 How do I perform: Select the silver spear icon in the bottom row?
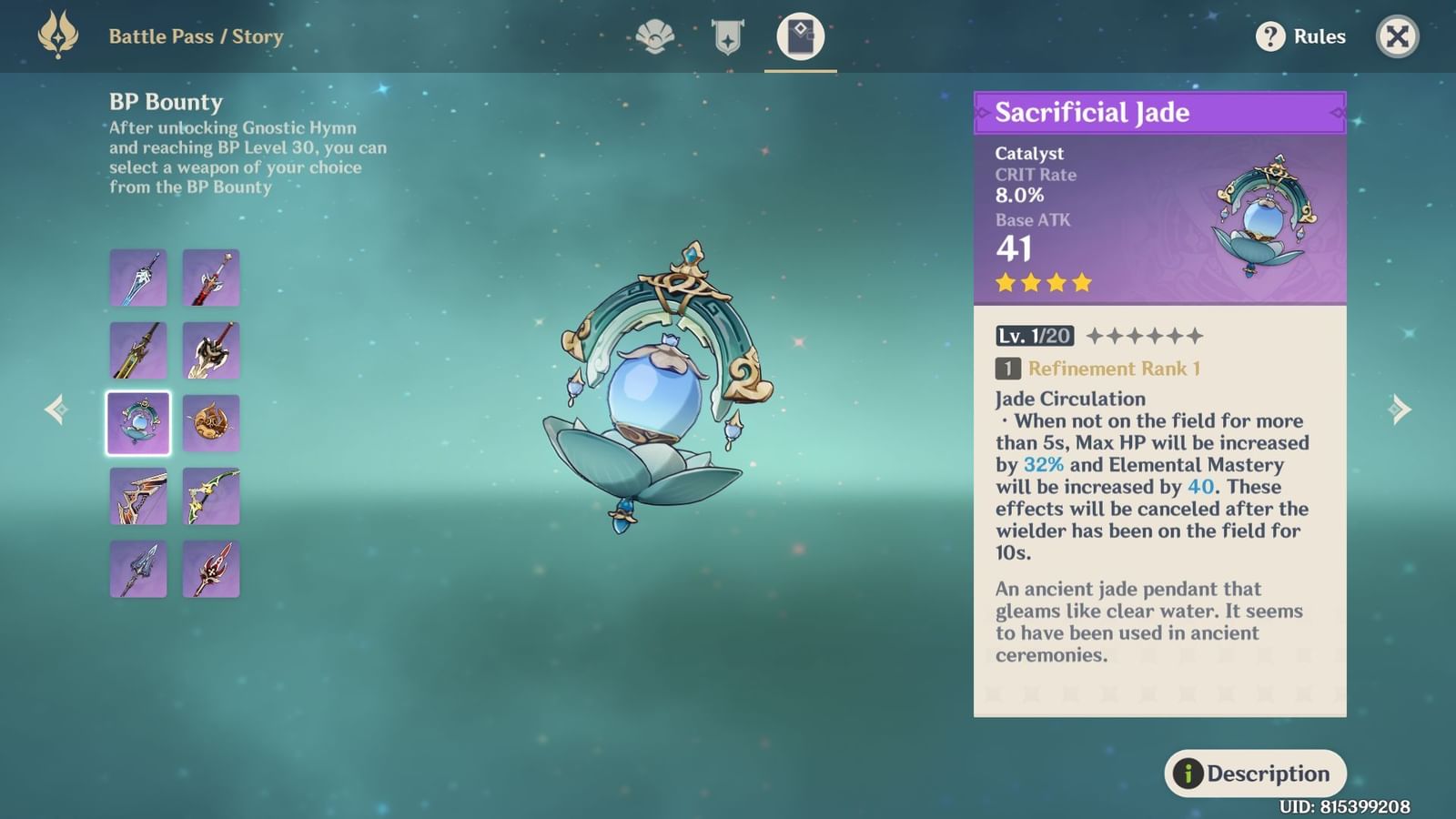pos(138,567)
